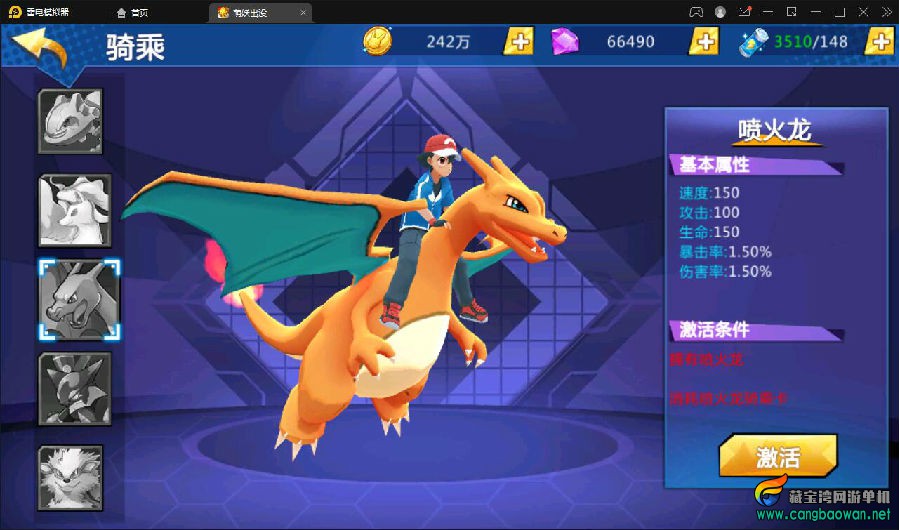Buy purple gems with the plus button
This screenshot has width=899, height=530.
(x=704, y=41)
